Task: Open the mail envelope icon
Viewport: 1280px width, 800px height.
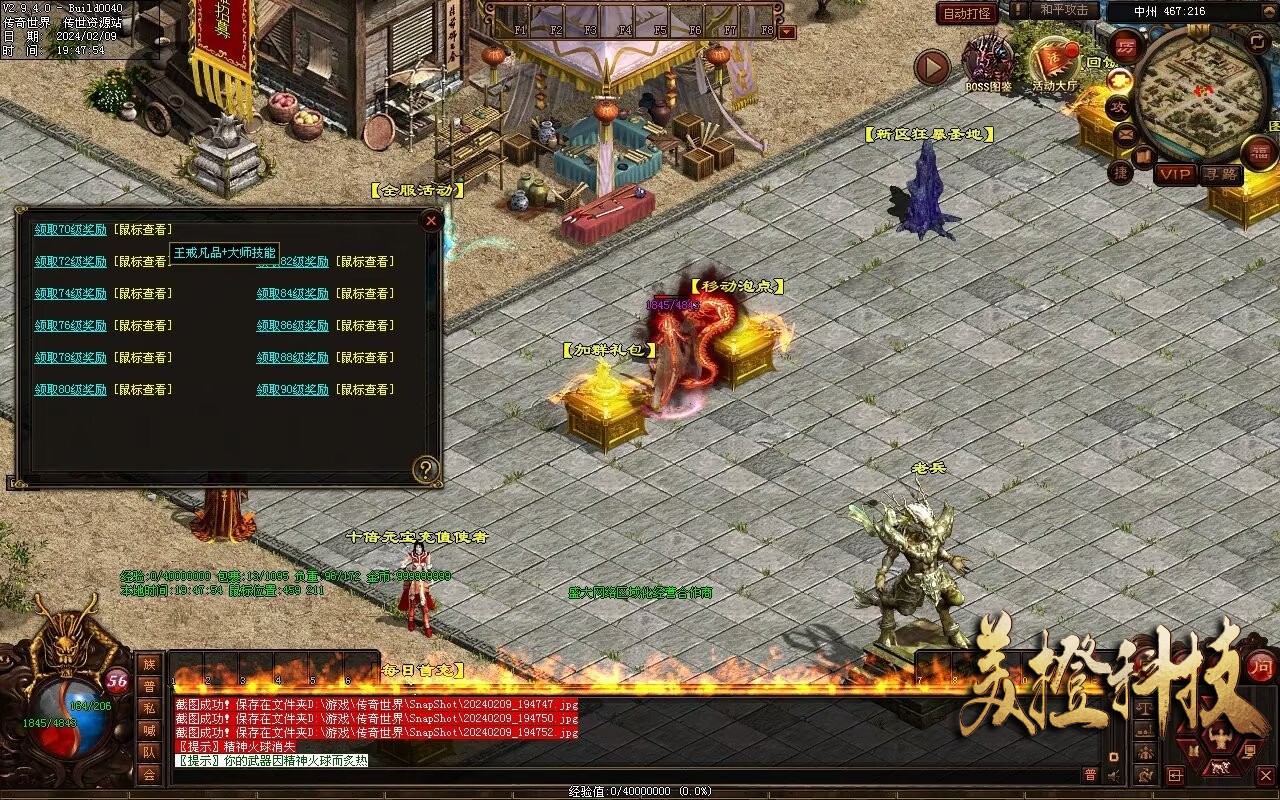Action: (1126, 133)
